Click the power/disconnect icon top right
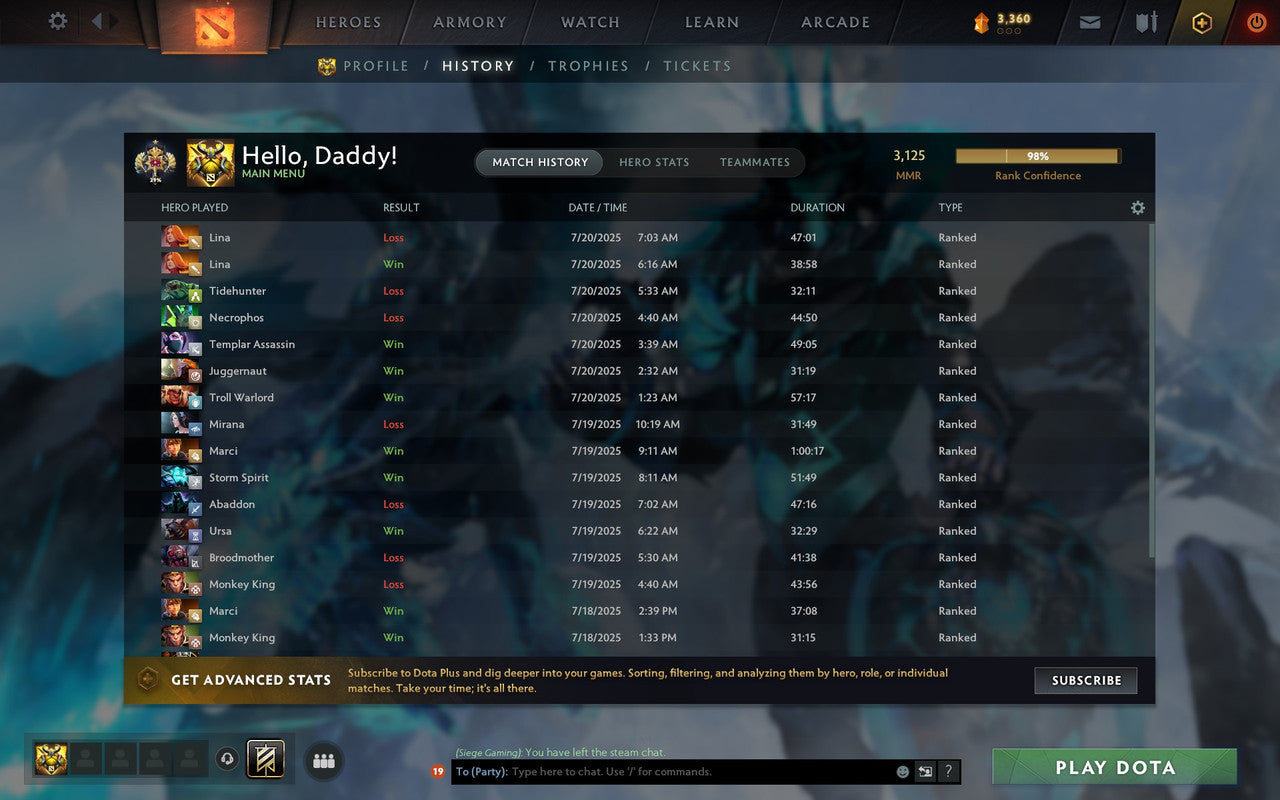 point(1256,22)
